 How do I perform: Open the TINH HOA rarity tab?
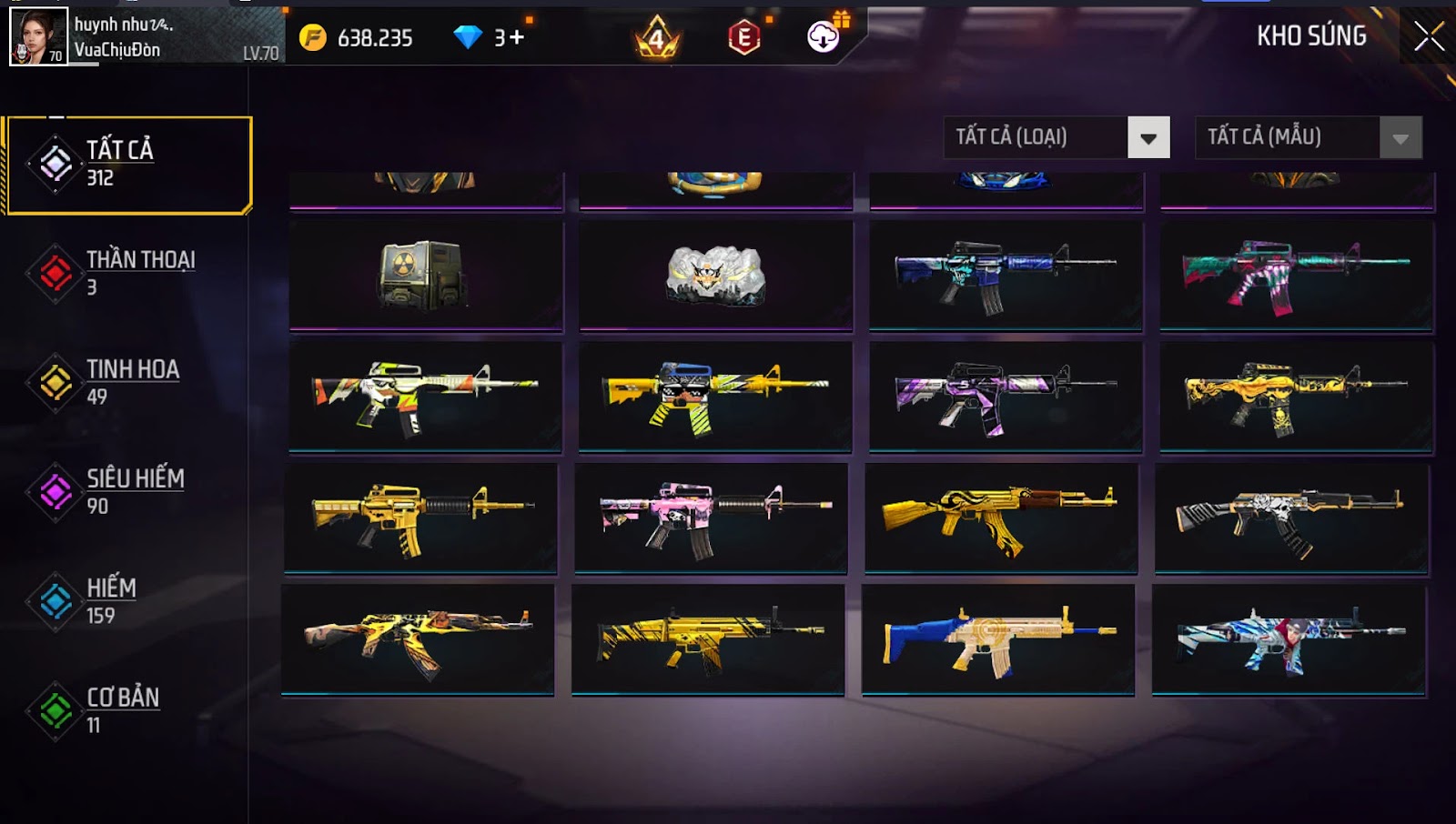tap(127, 382)
